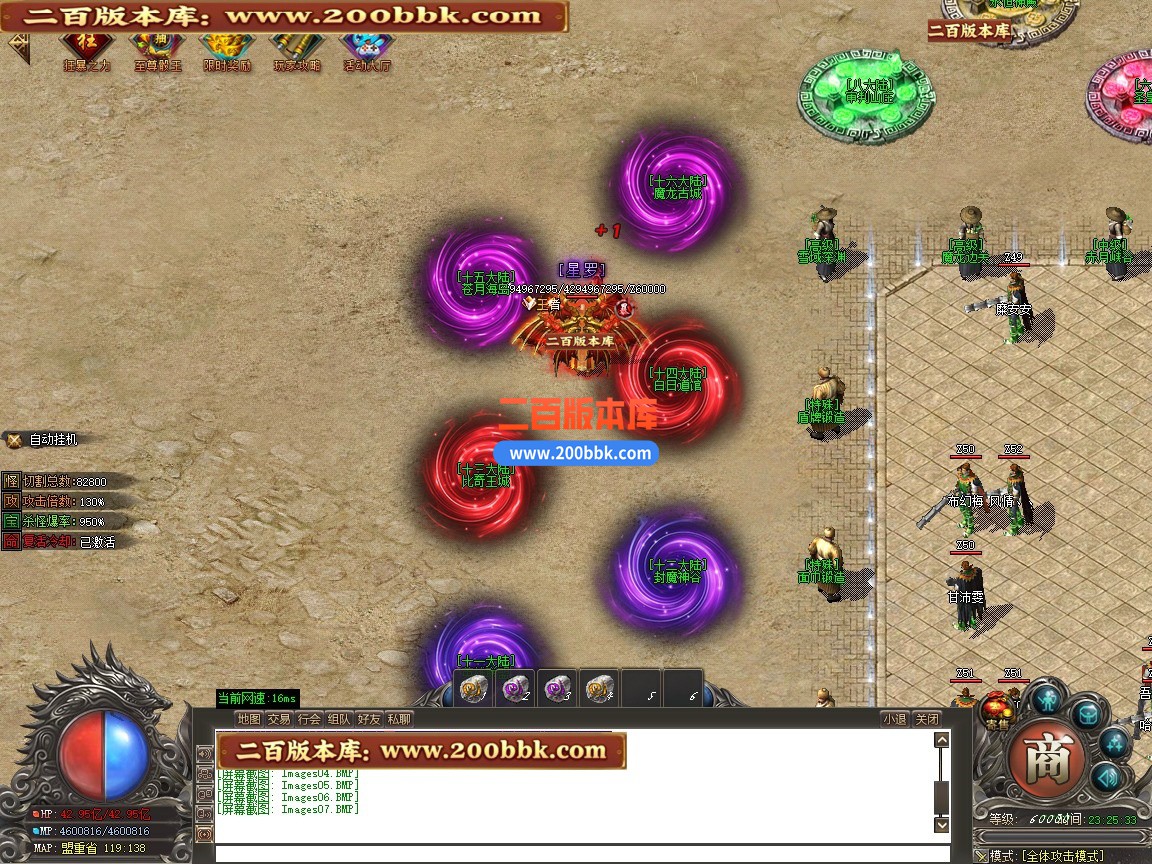Viewport: 1152px width, 864px height.
Task: Open the 好友 friends button
Action: tap(369, 719)
